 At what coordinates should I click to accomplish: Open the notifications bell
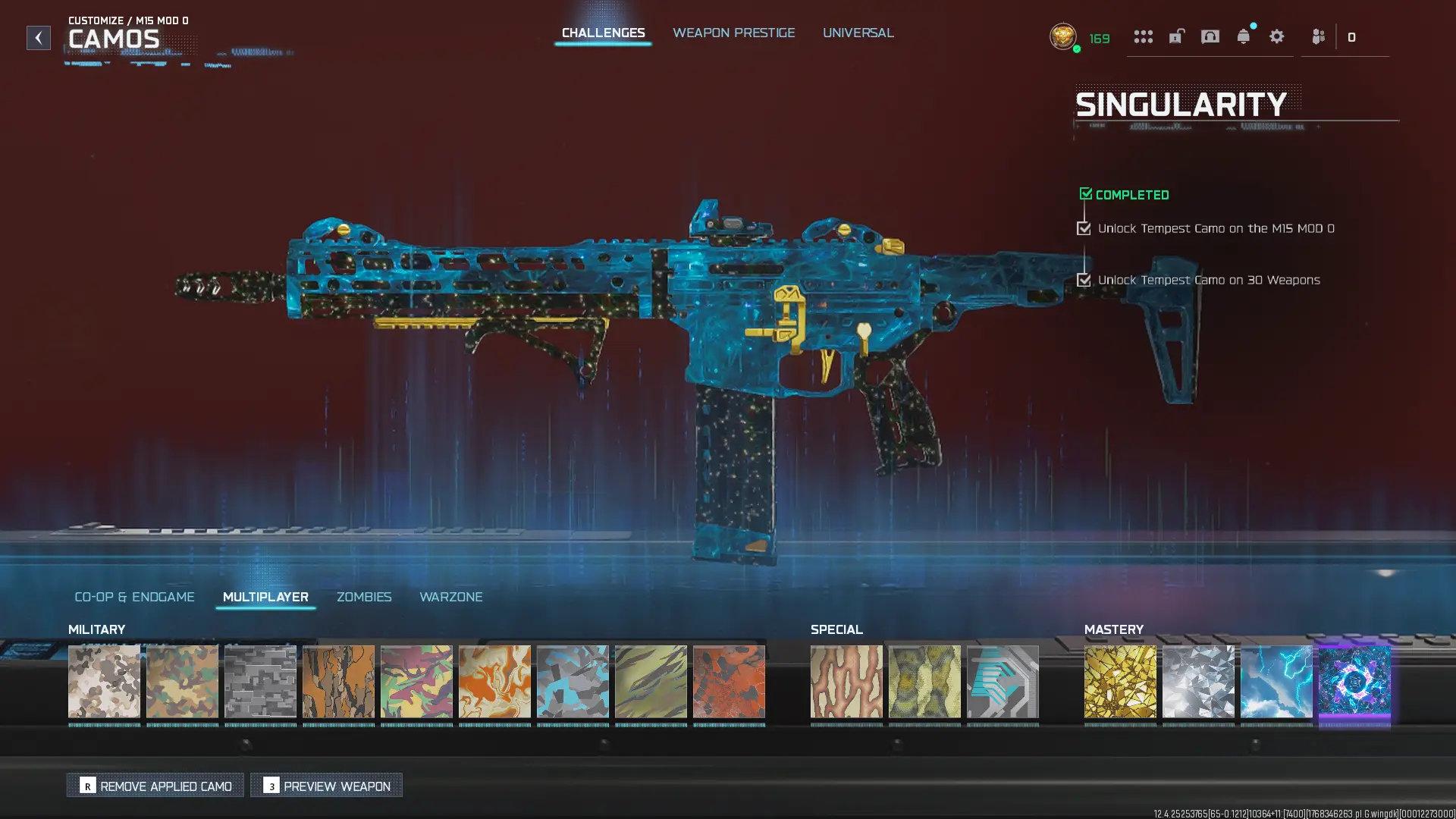(1243, 36)
